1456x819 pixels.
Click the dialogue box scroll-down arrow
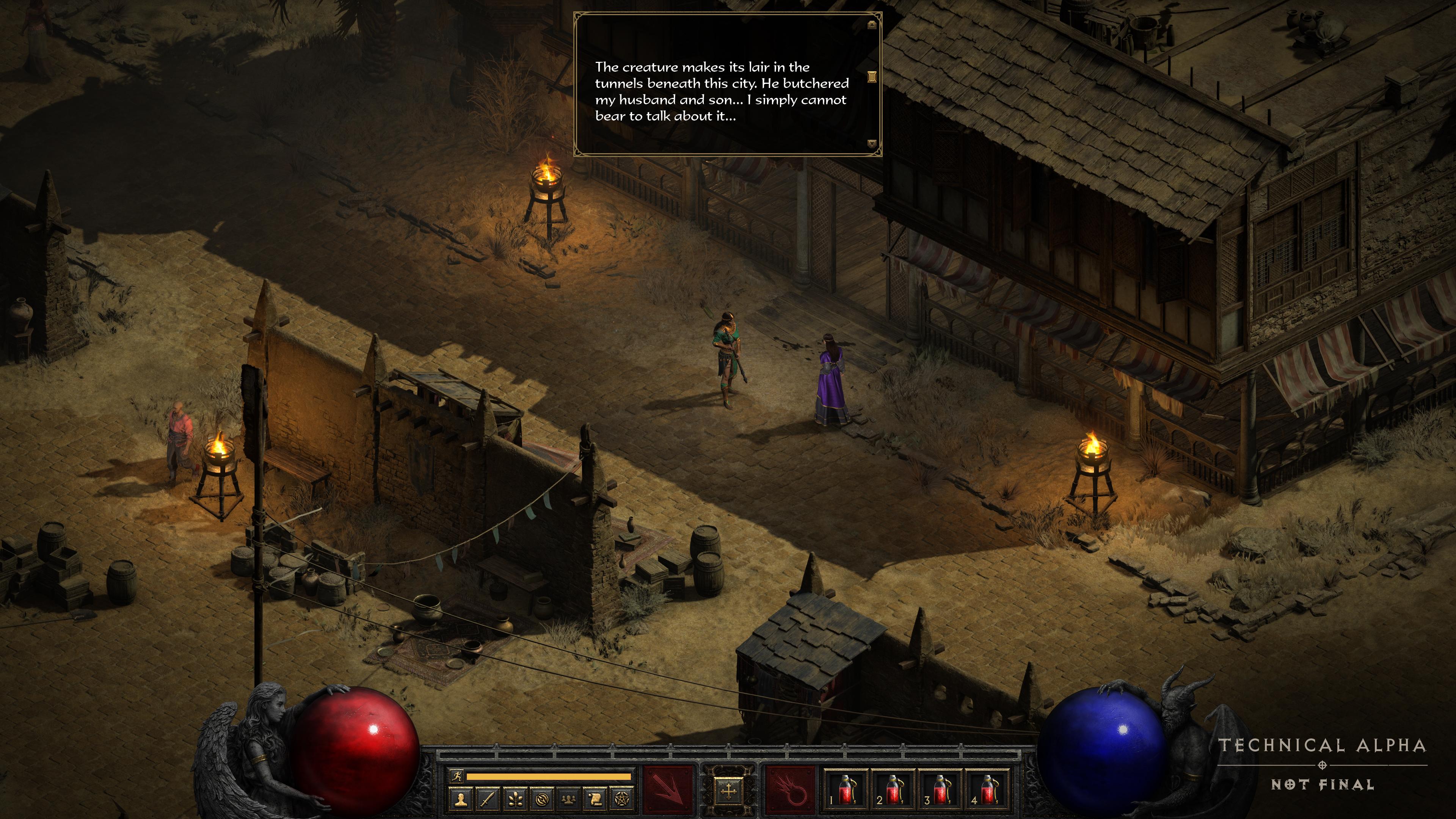872,144
